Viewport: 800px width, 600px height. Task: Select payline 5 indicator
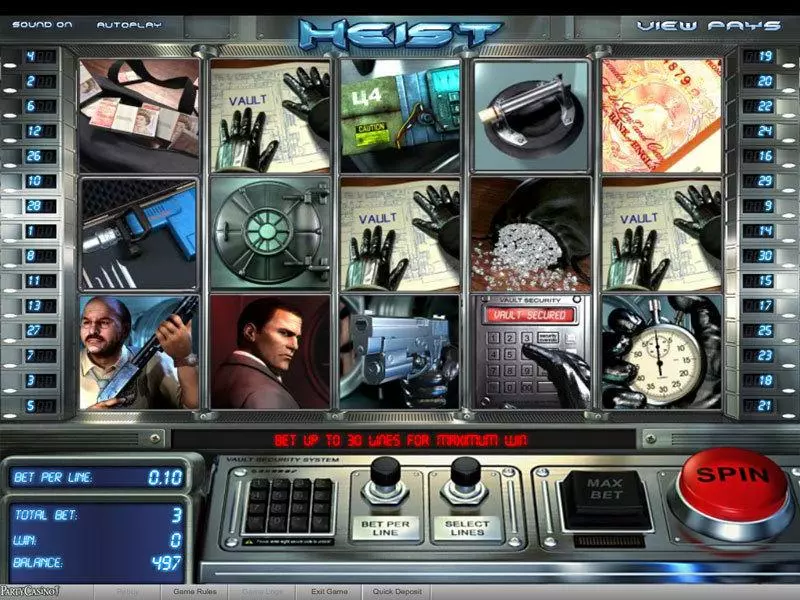click(31, 406)
